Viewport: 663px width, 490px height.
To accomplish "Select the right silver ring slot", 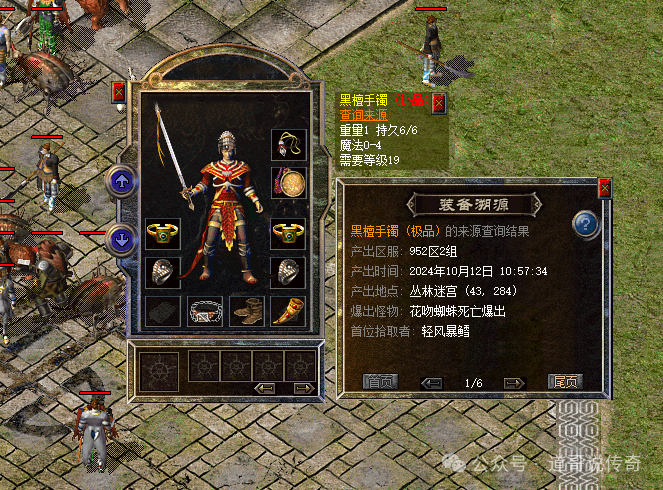I will (289, 272).
